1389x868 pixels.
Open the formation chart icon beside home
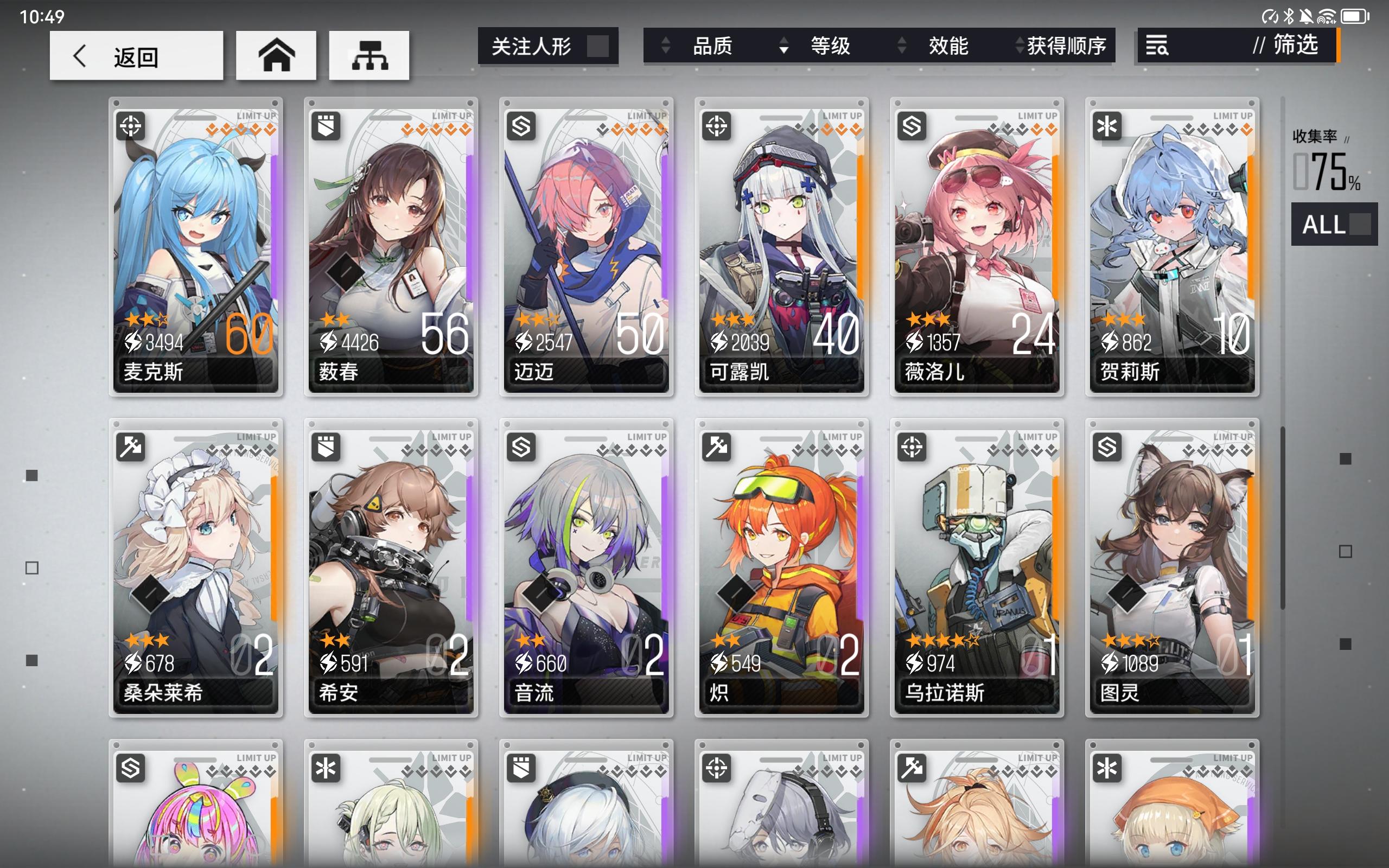click(x=370, y=55)
